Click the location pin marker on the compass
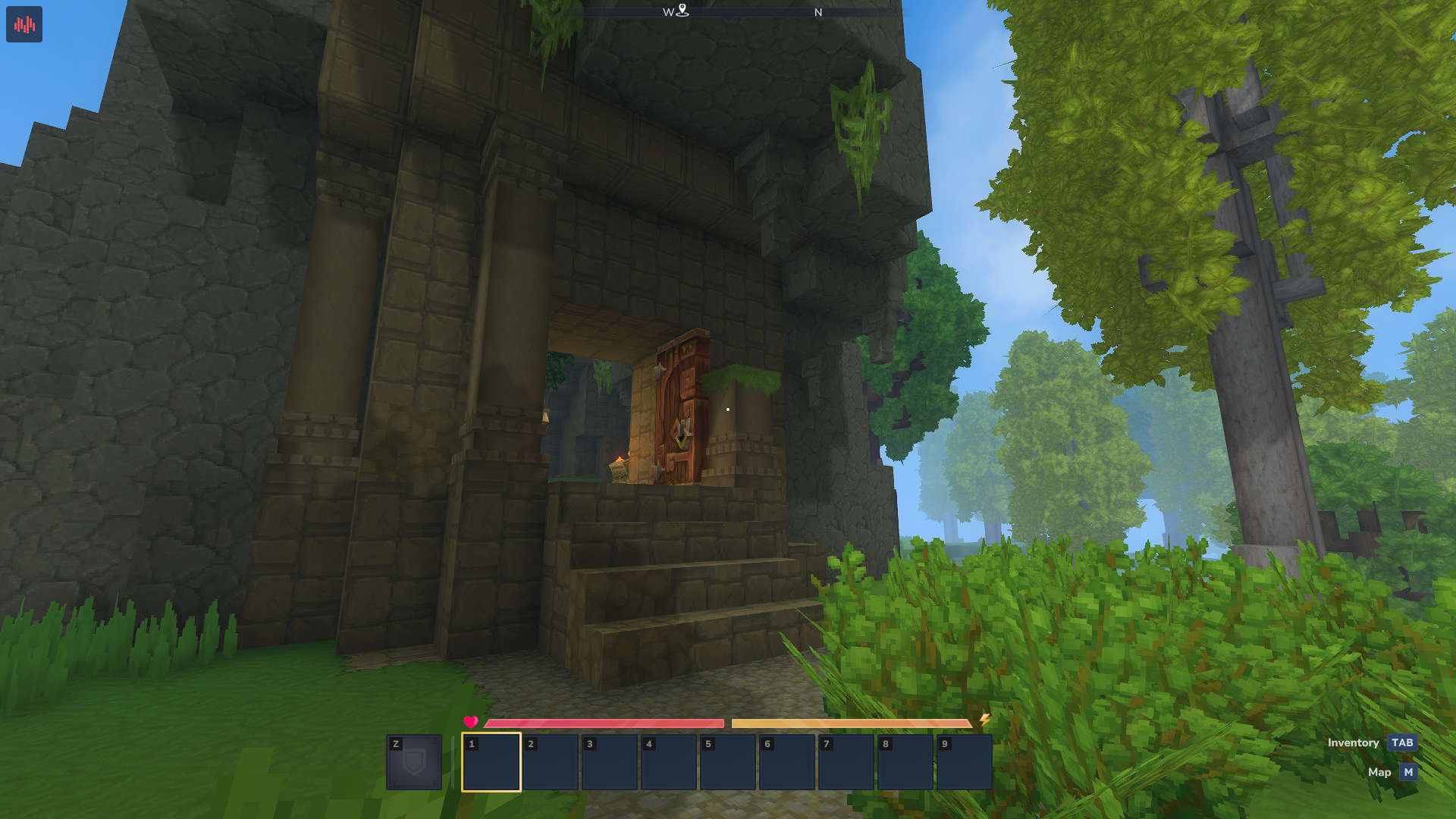This screenshot has height=819, width=1456. pyautogui.click(x=682, y=10)
